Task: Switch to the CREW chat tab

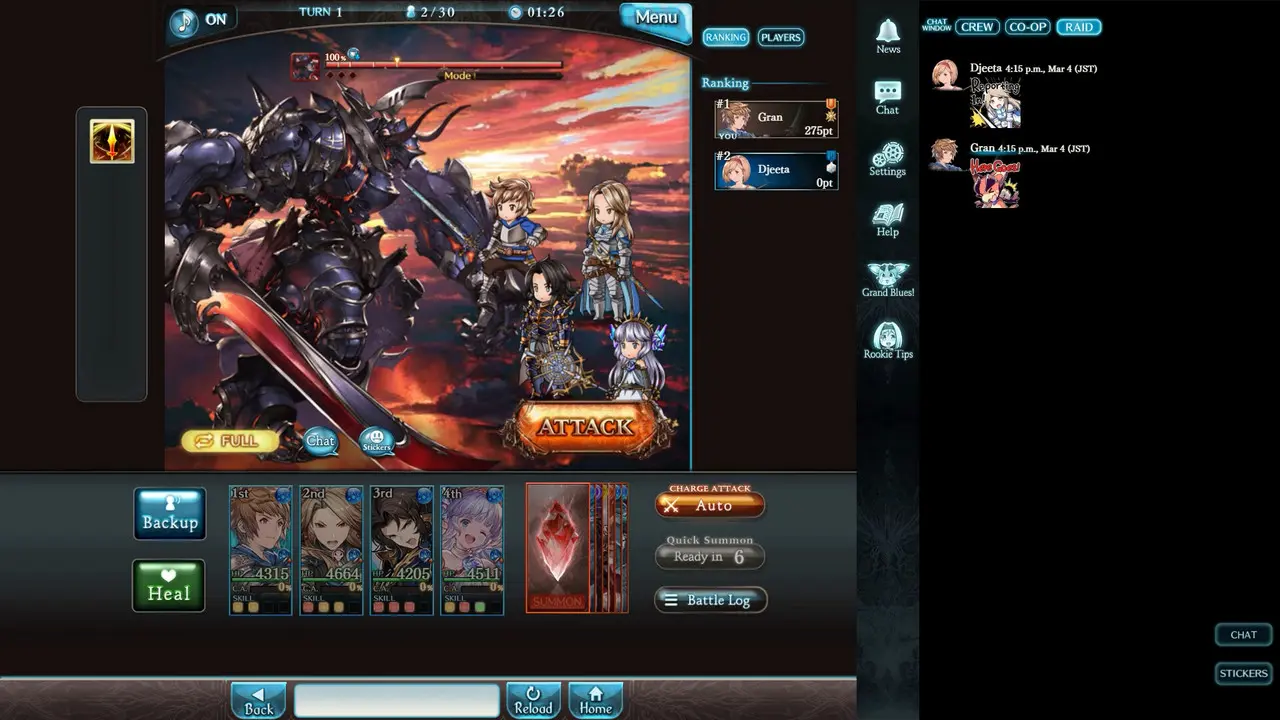Action: click(976, 27)
